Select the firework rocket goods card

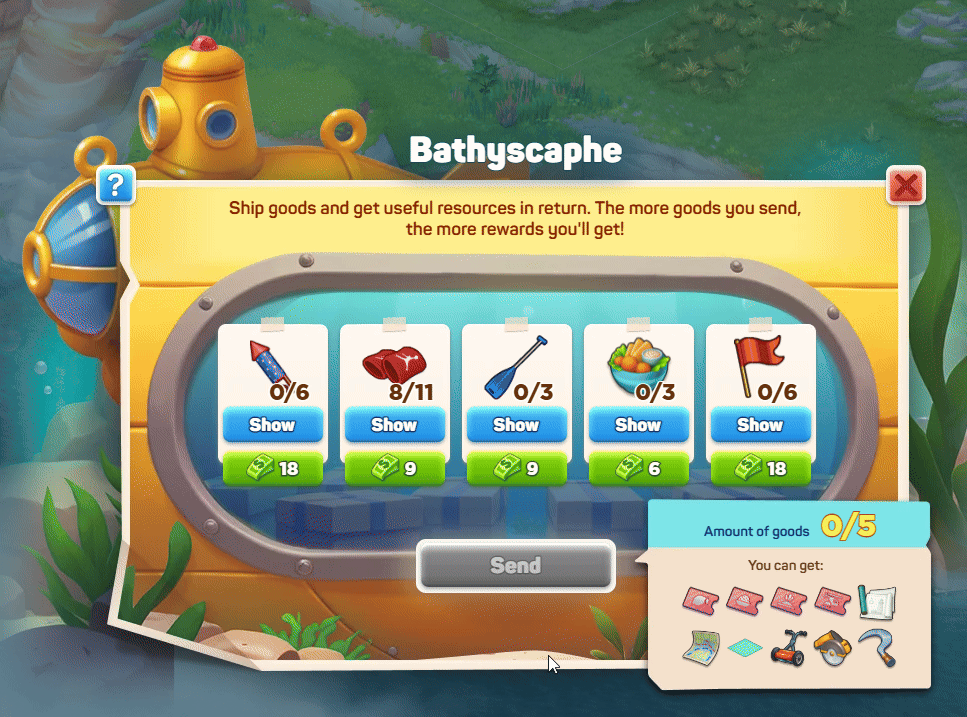(272, 365)
